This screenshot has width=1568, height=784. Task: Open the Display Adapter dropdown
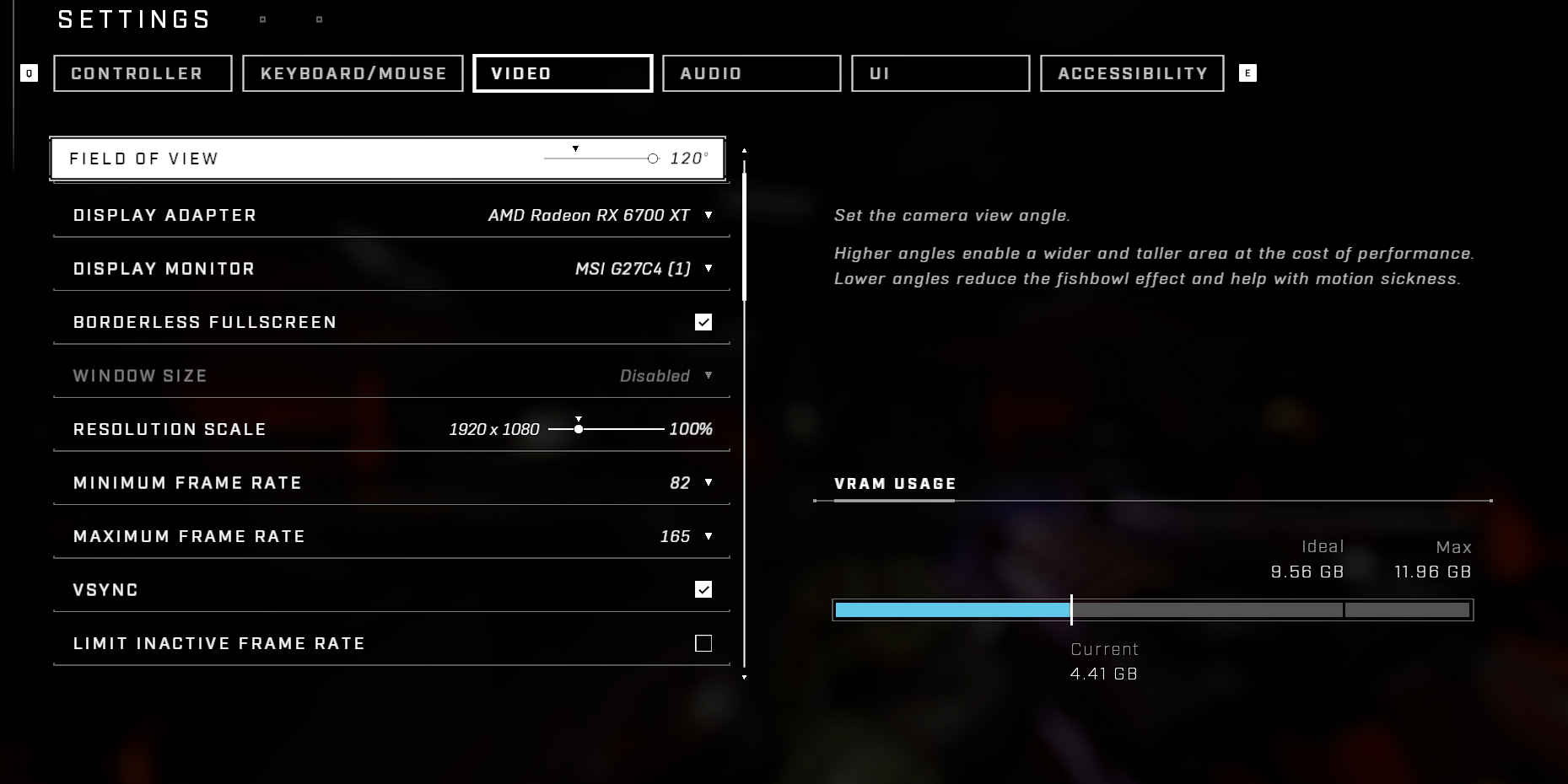(x=708, y=216)
